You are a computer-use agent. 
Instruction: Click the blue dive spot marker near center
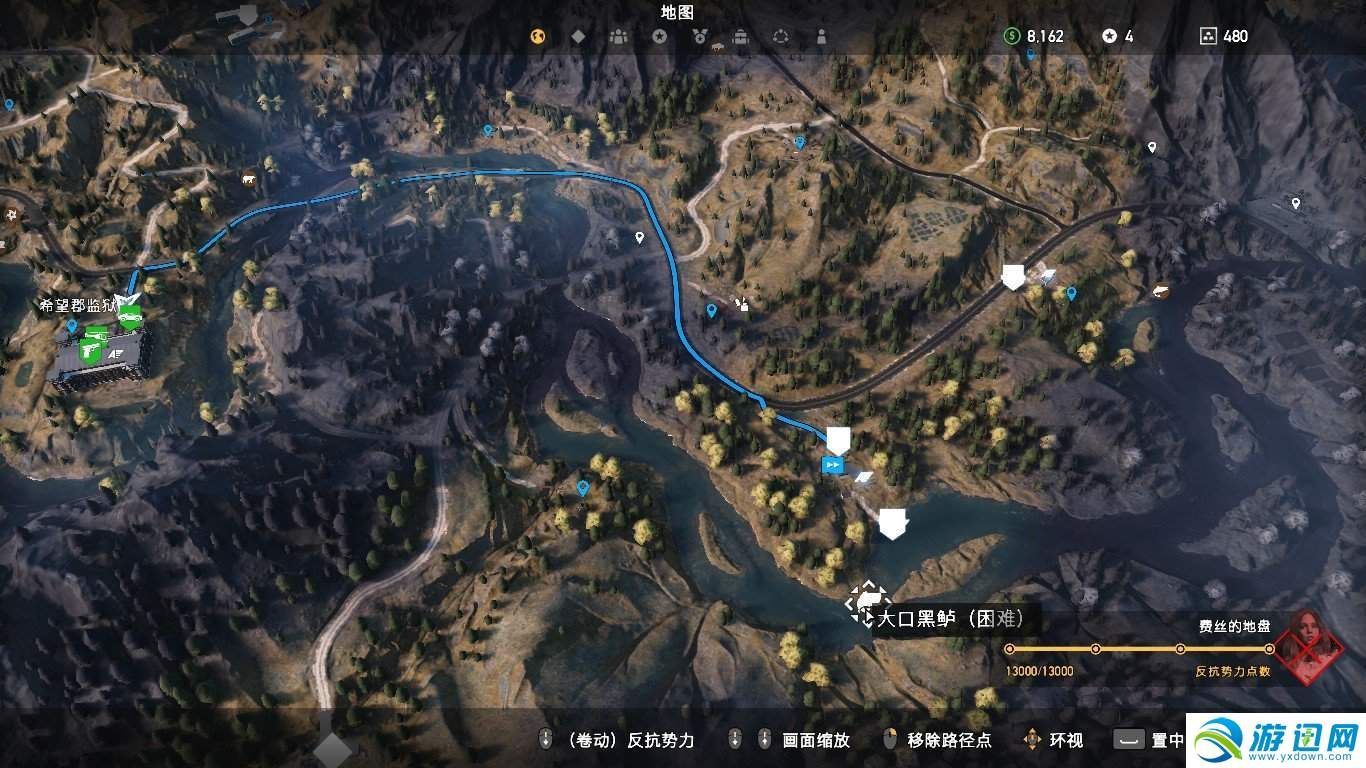[x=710, y=310]
